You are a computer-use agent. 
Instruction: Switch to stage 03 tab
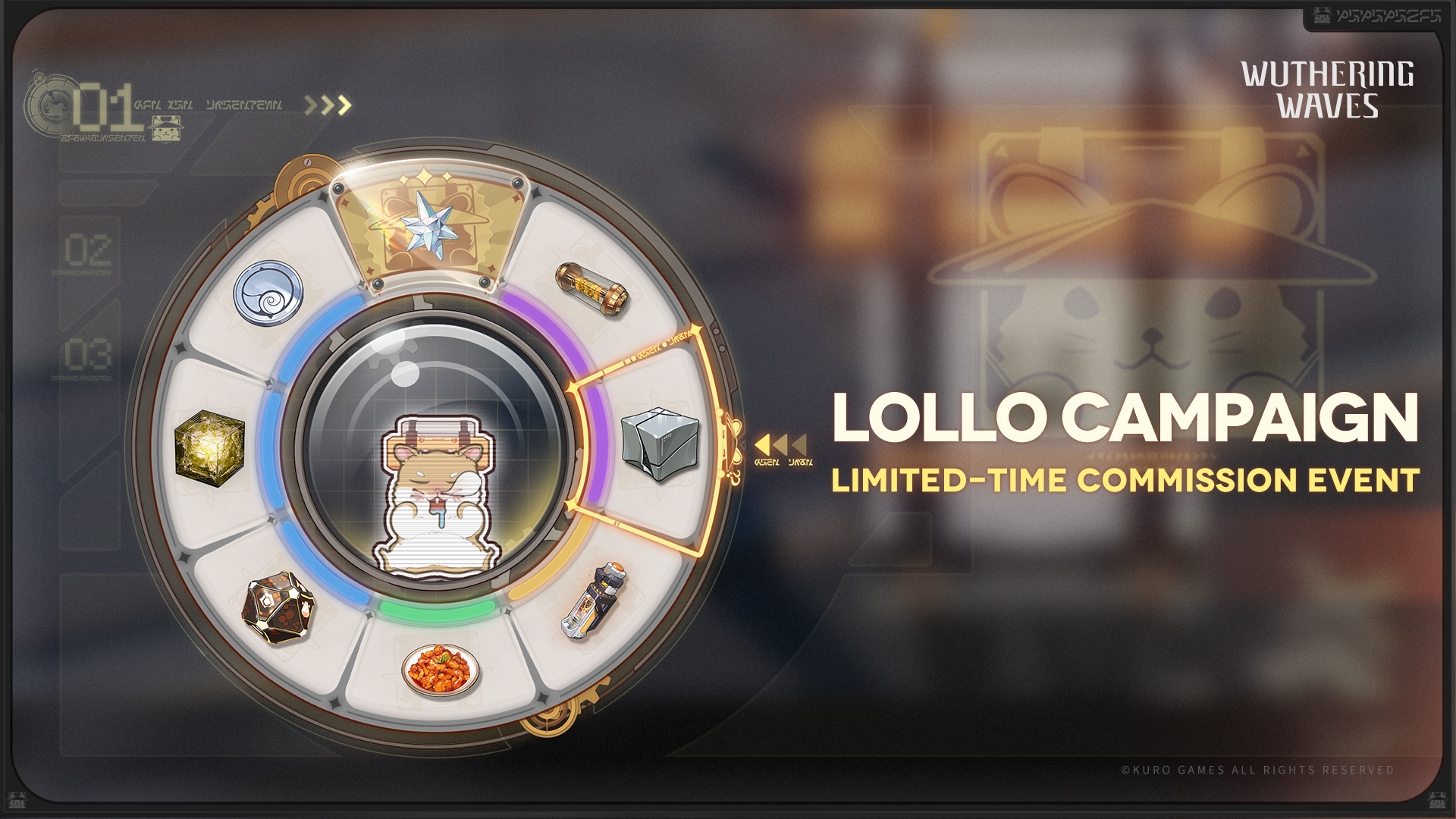coord(88,355)
